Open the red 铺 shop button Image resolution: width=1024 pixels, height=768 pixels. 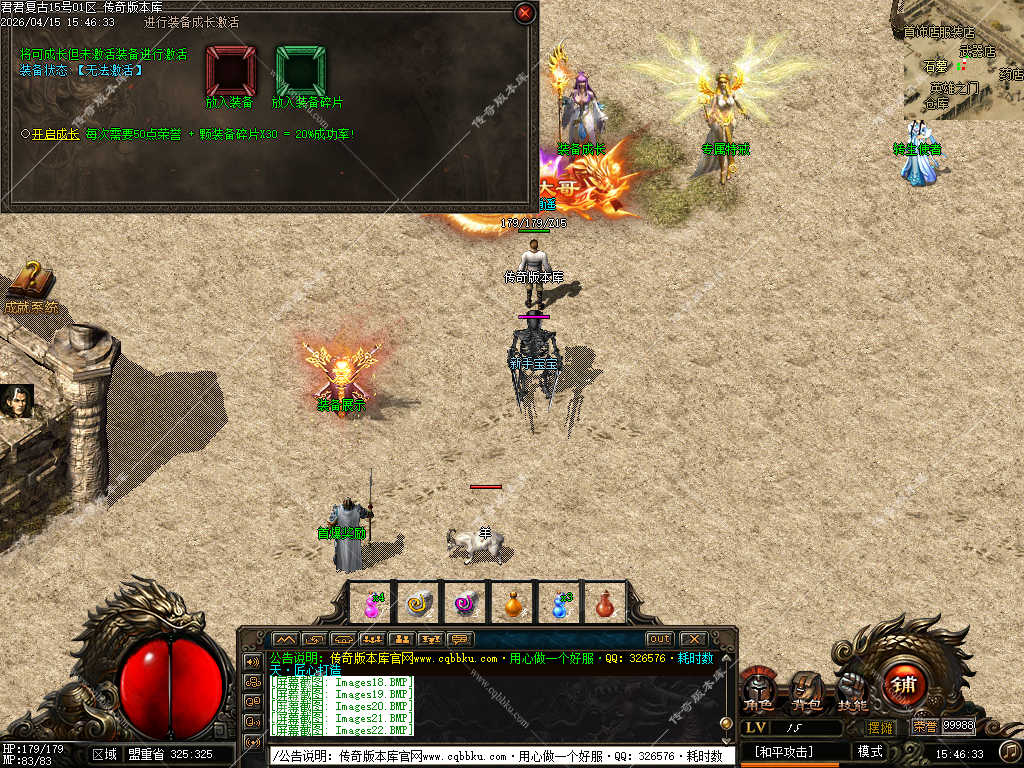pyautogui.click(x=904, y=686)
